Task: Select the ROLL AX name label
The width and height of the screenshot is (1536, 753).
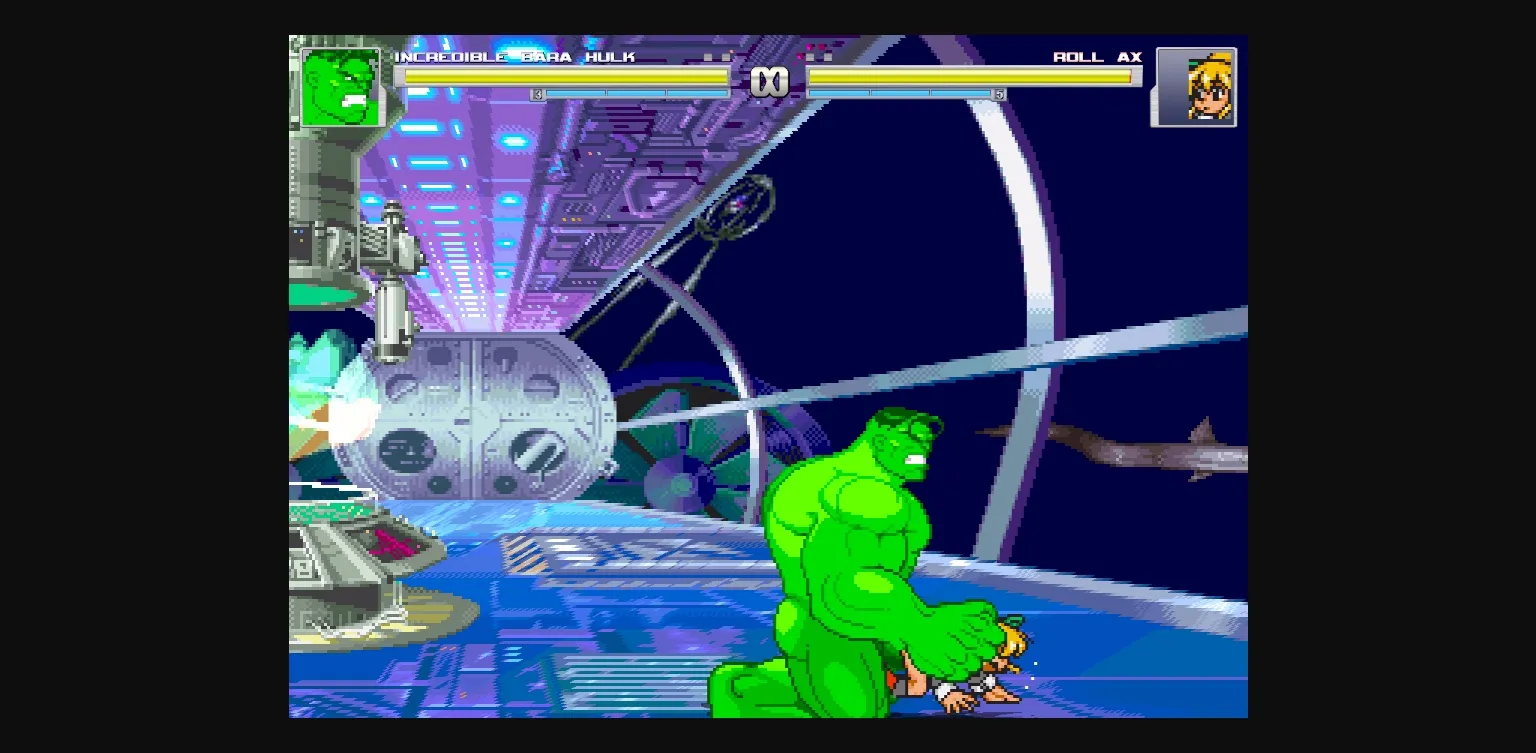Action: (x=1098, y=58)
